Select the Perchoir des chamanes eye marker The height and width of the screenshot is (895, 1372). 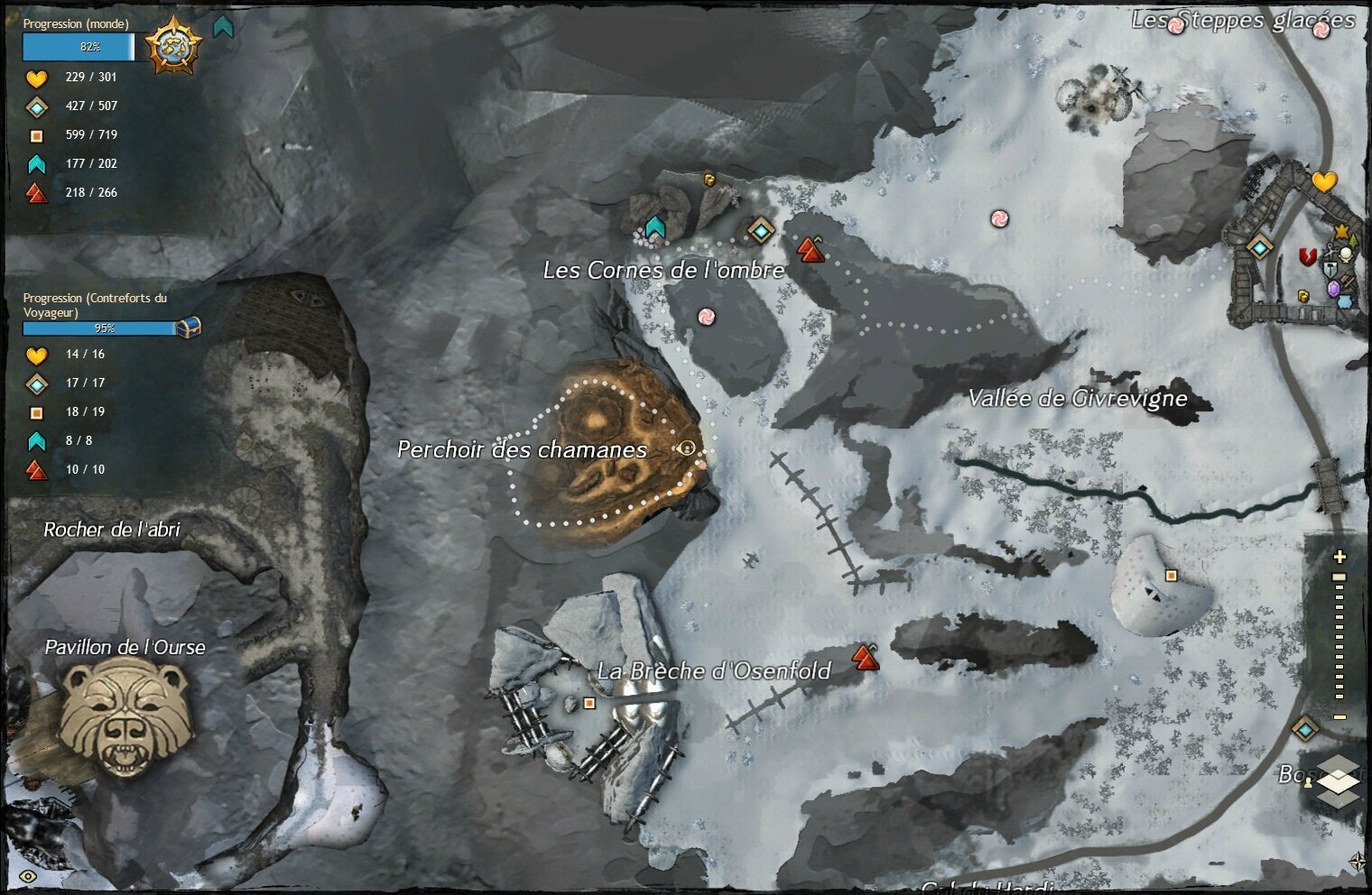[687, 447]
